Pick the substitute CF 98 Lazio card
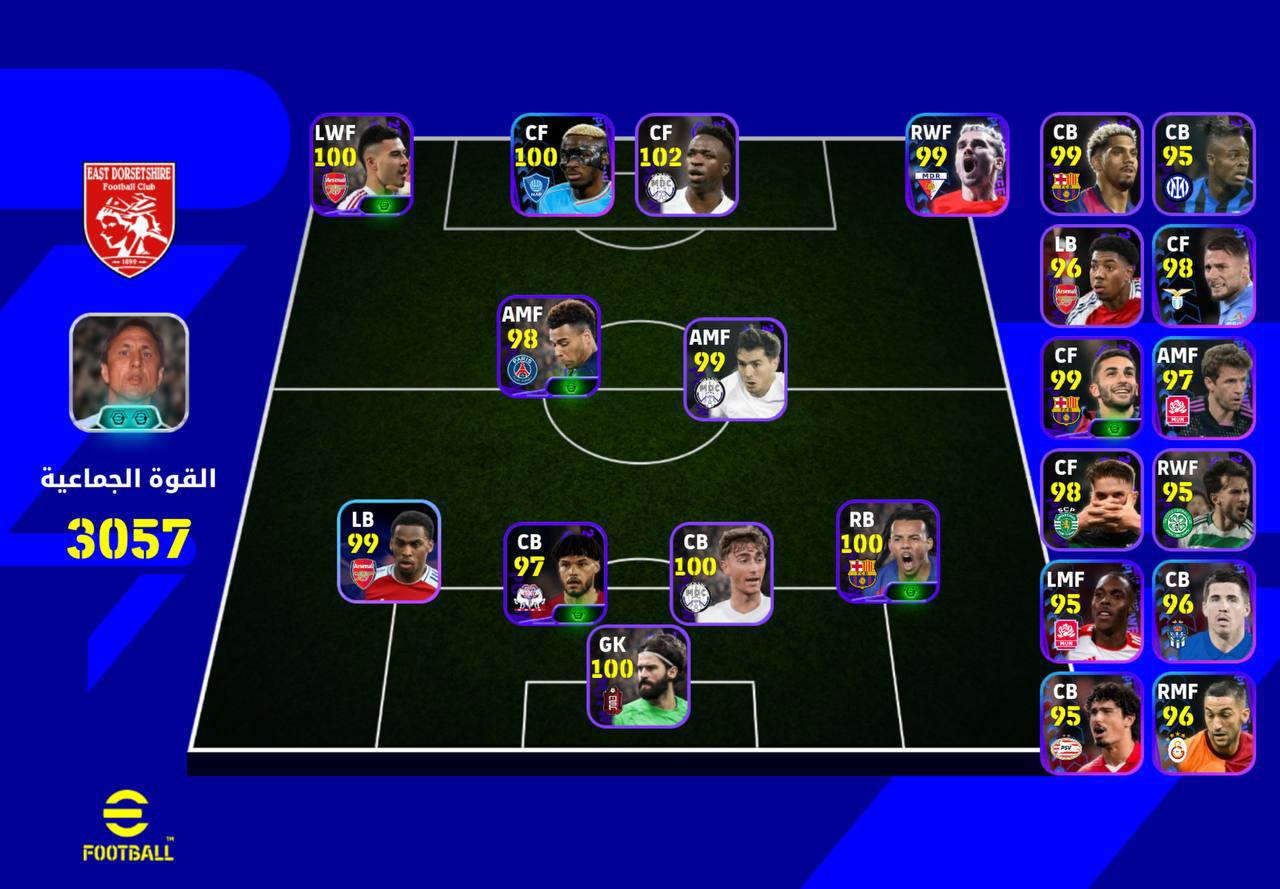The image size is (1280, 889). [1204, 276]
